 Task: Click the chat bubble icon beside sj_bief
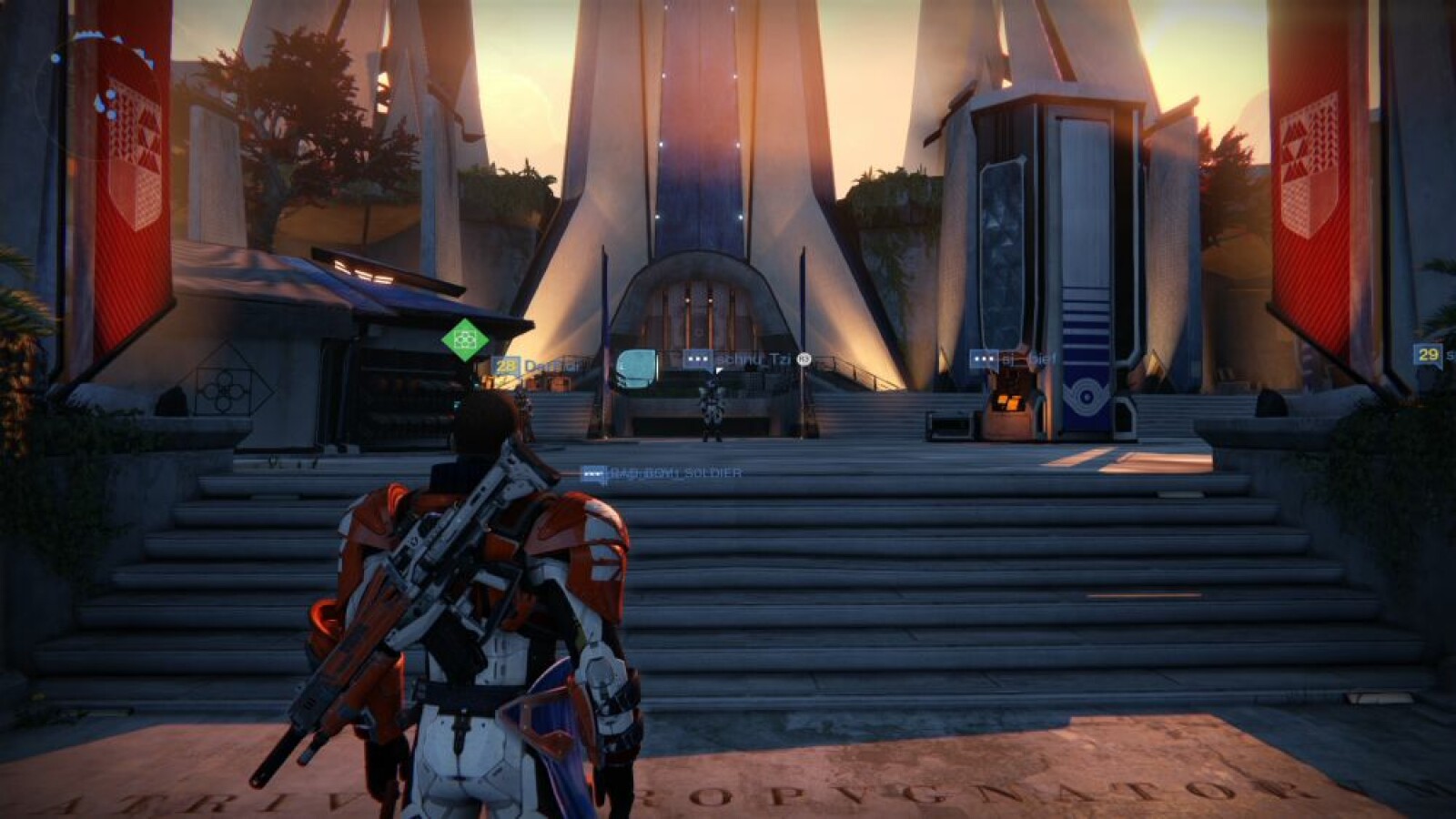984,359
